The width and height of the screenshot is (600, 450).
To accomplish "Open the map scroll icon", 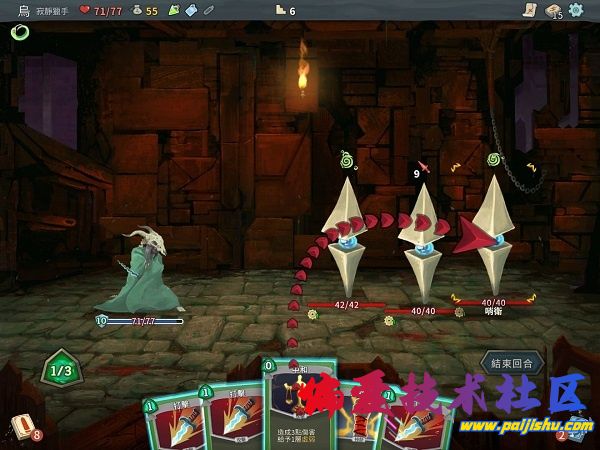I will click(x=528, y=10).
